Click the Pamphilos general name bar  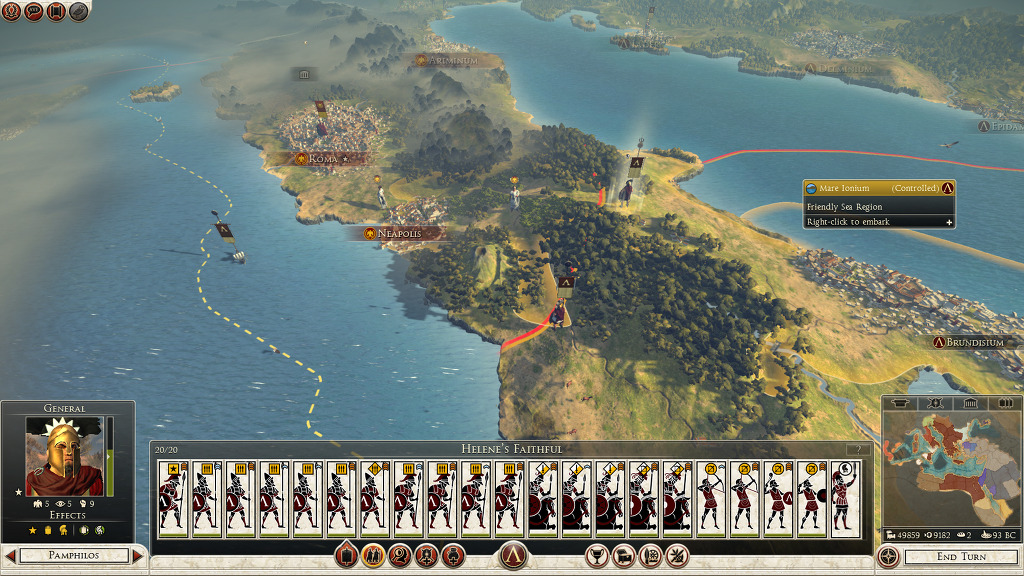point(74,556)
